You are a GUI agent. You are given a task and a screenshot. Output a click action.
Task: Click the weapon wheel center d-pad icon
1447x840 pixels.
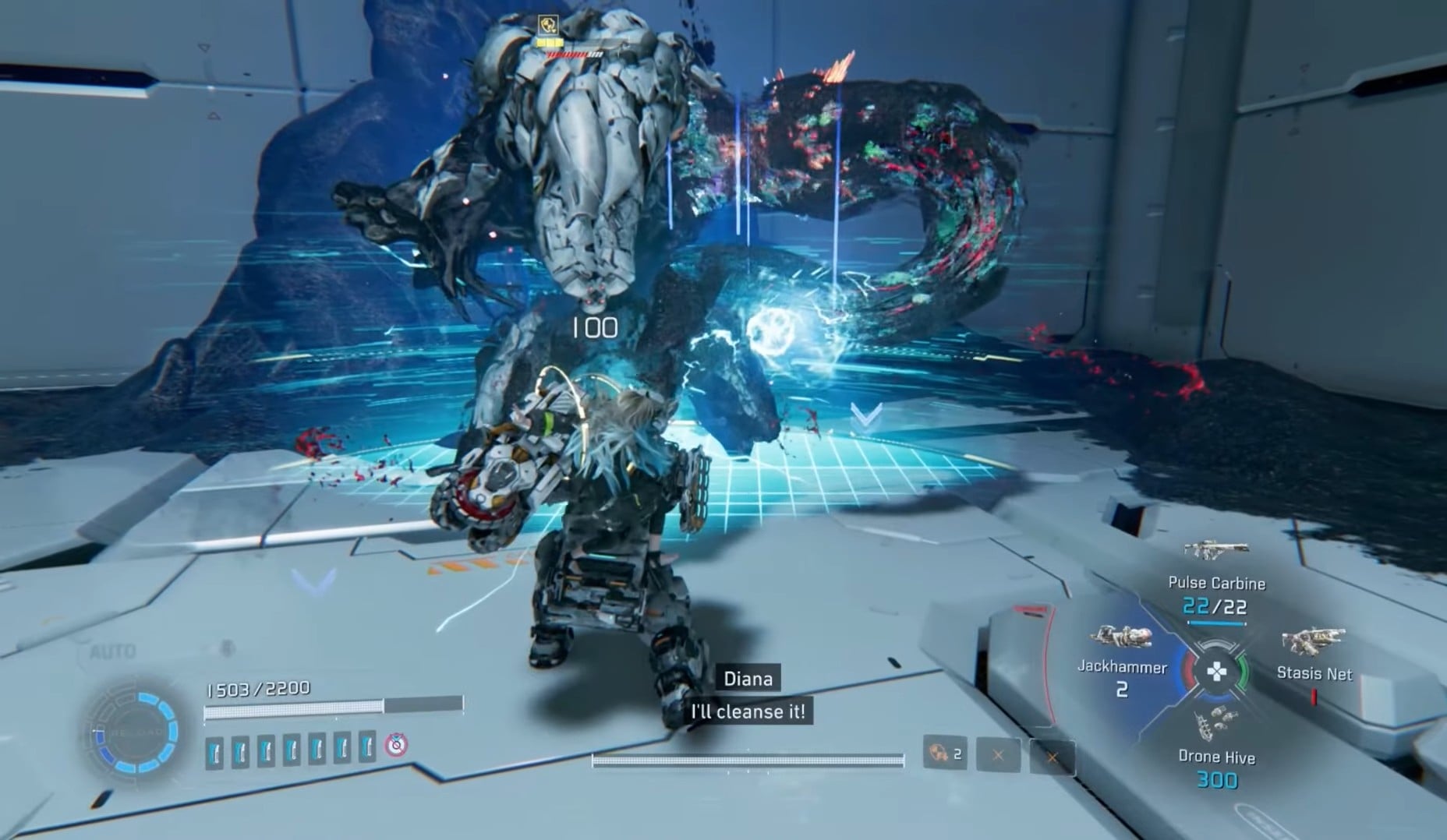click(x=1216, y=671)
